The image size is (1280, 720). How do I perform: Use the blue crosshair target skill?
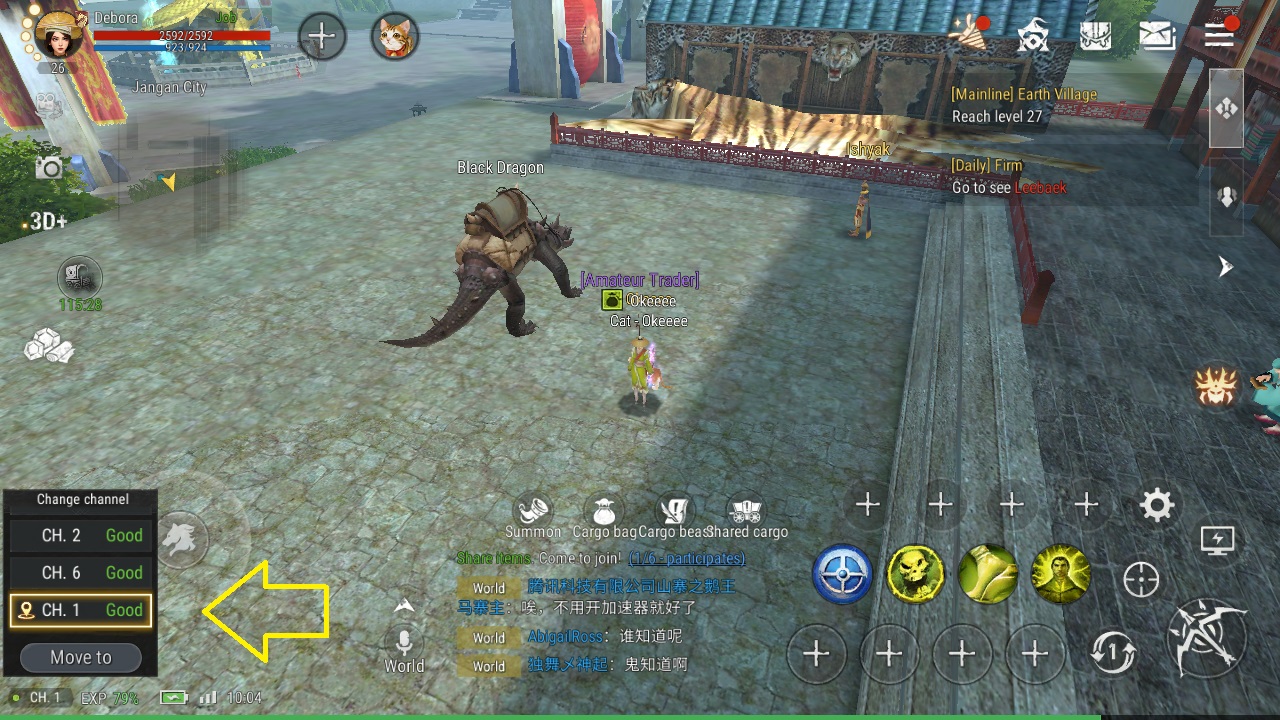pos(842,575)
